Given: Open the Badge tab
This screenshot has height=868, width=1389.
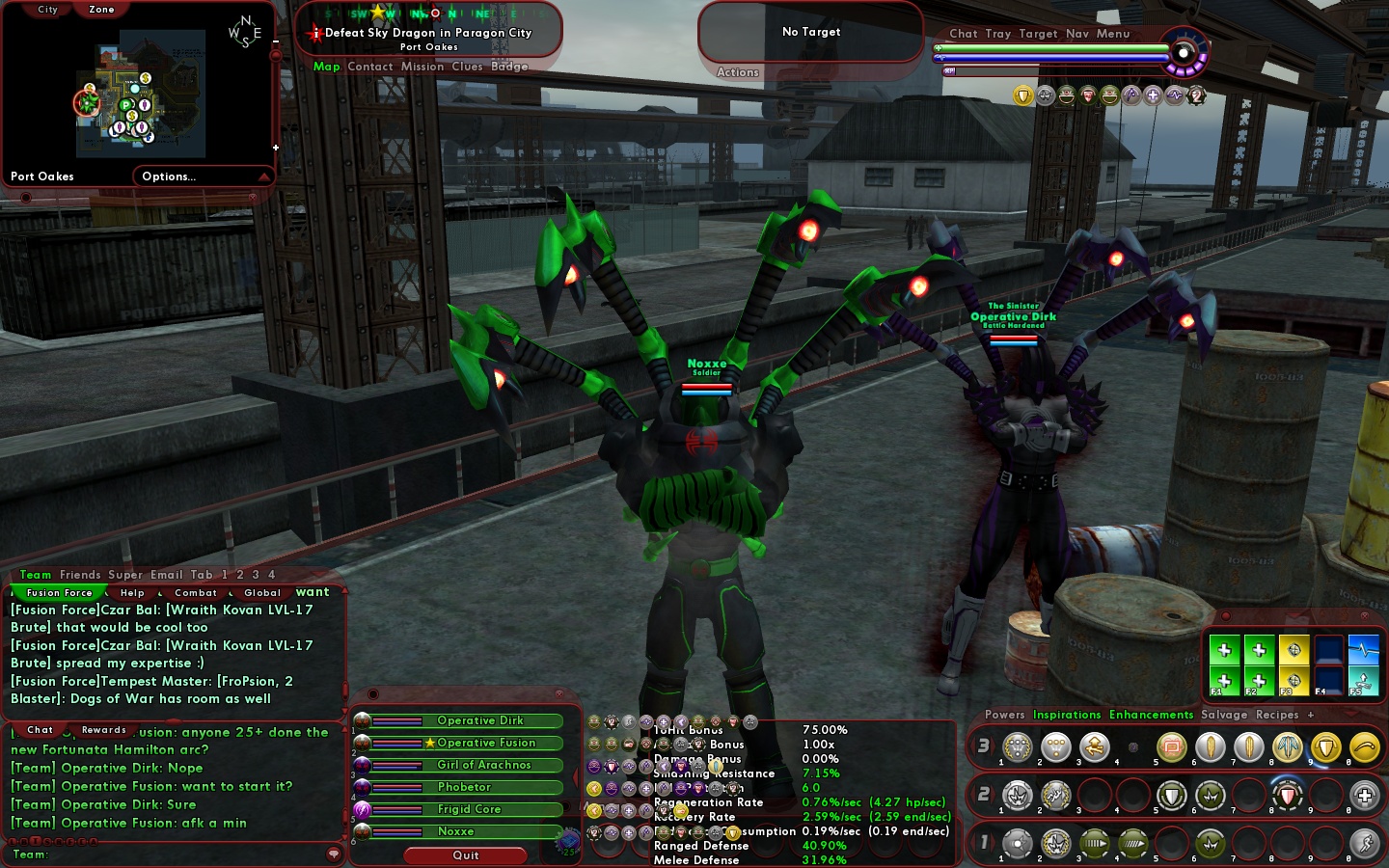Looking at the screenshot, I should click(x=509, y=67).
